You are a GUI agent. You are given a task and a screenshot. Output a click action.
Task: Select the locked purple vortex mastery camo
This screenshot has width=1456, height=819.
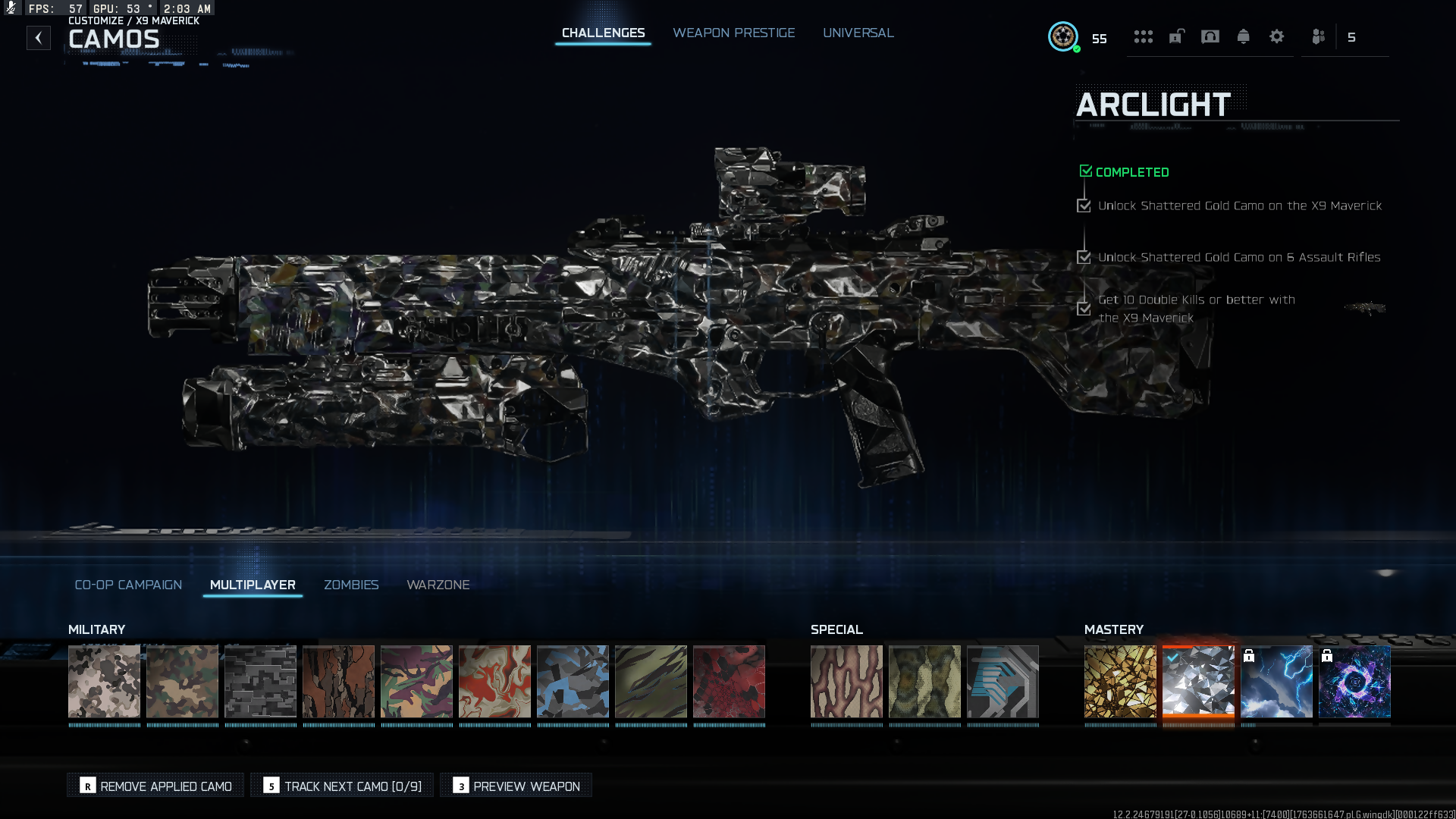pos(1354,681)
